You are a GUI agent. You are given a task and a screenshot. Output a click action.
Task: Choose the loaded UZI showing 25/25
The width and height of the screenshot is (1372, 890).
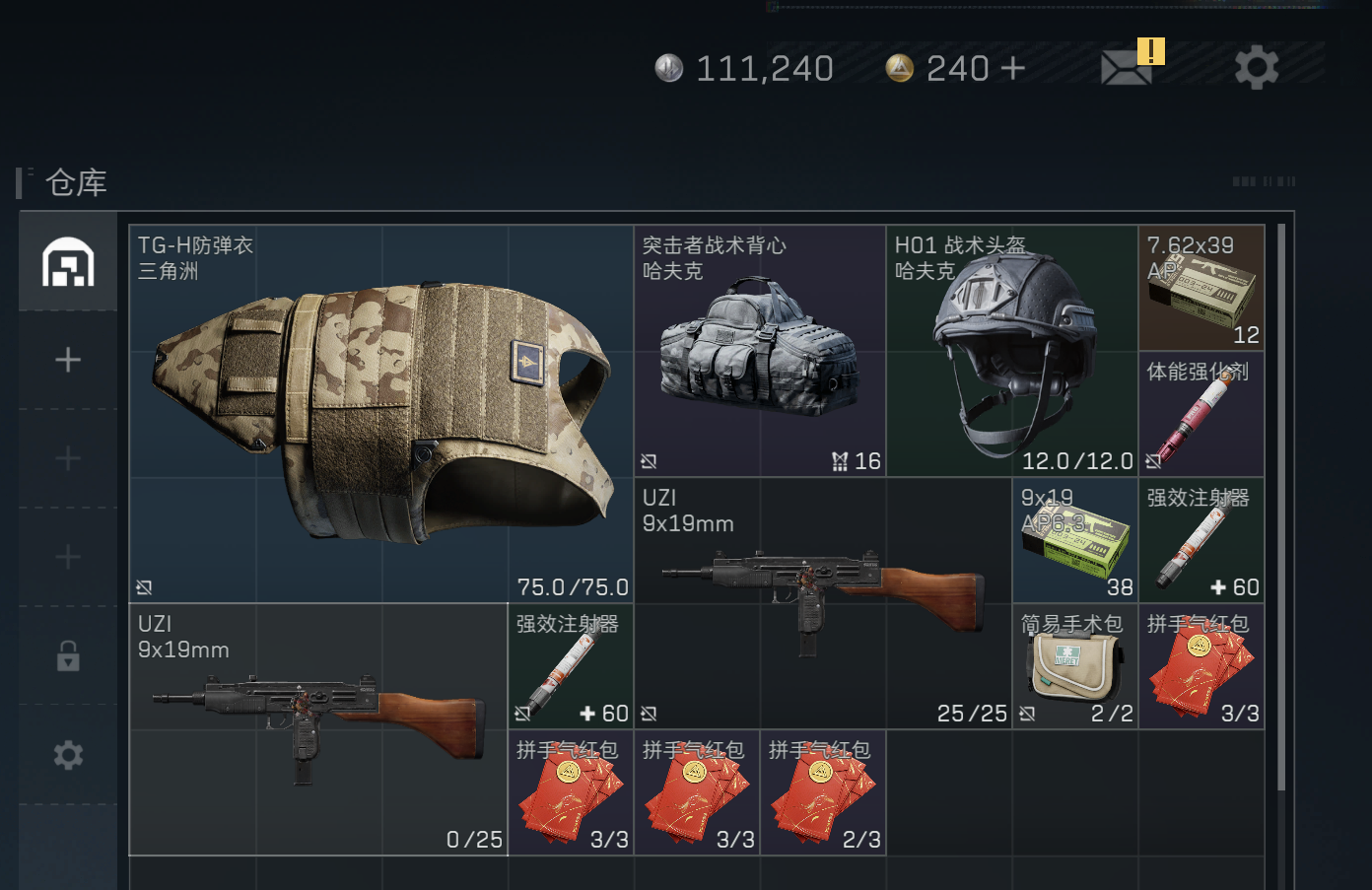click(822, 603)
